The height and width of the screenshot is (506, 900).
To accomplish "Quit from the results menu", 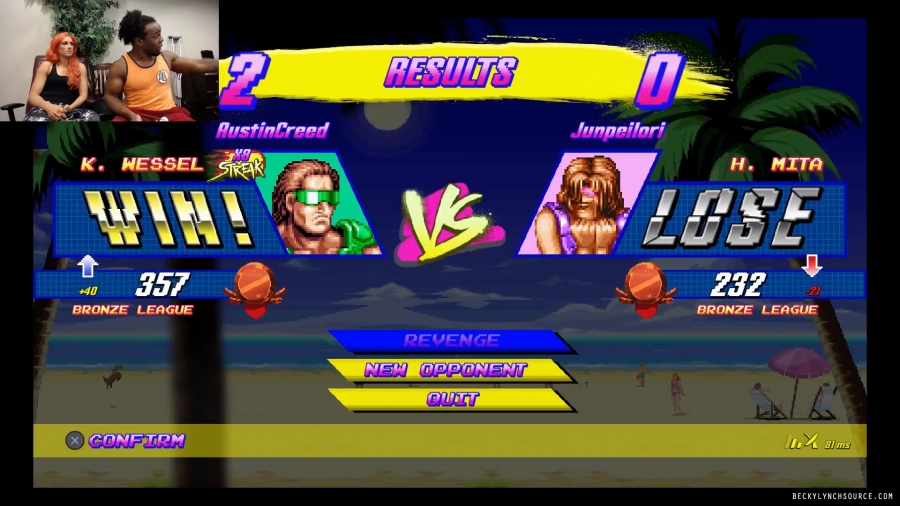I will (x=452, y=399).
